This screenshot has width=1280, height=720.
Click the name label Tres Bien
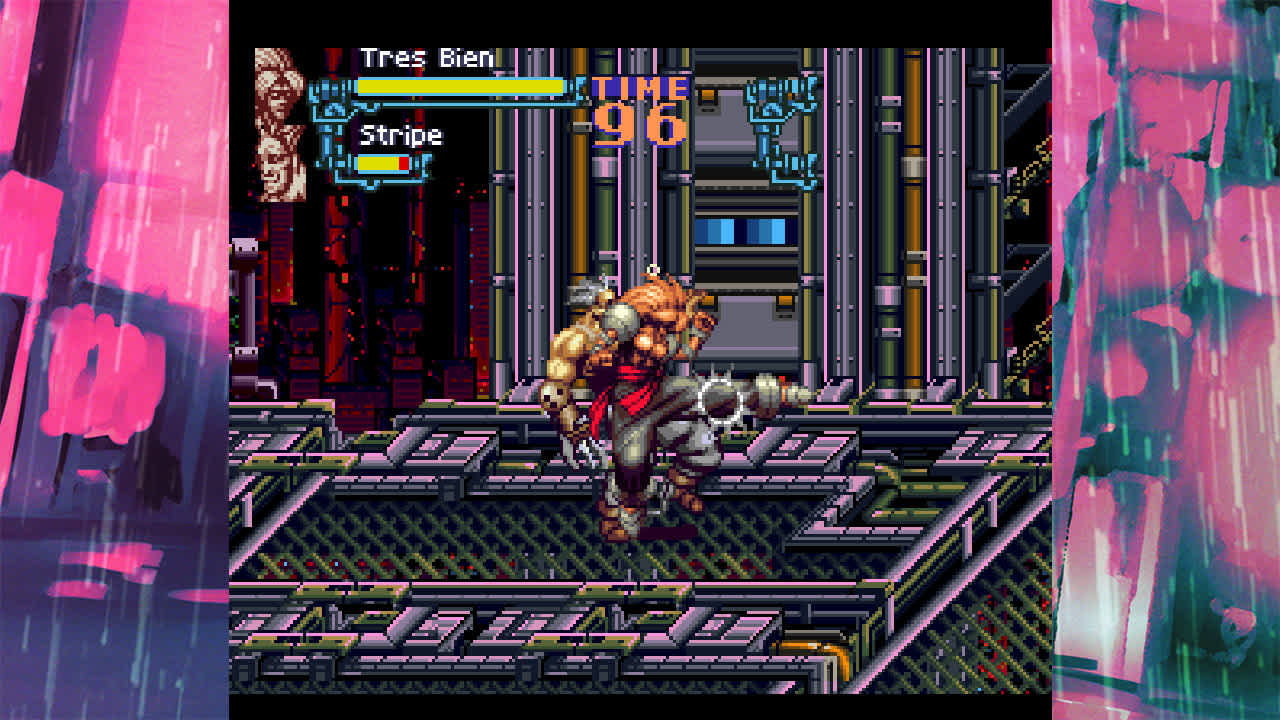click(425, 58)
